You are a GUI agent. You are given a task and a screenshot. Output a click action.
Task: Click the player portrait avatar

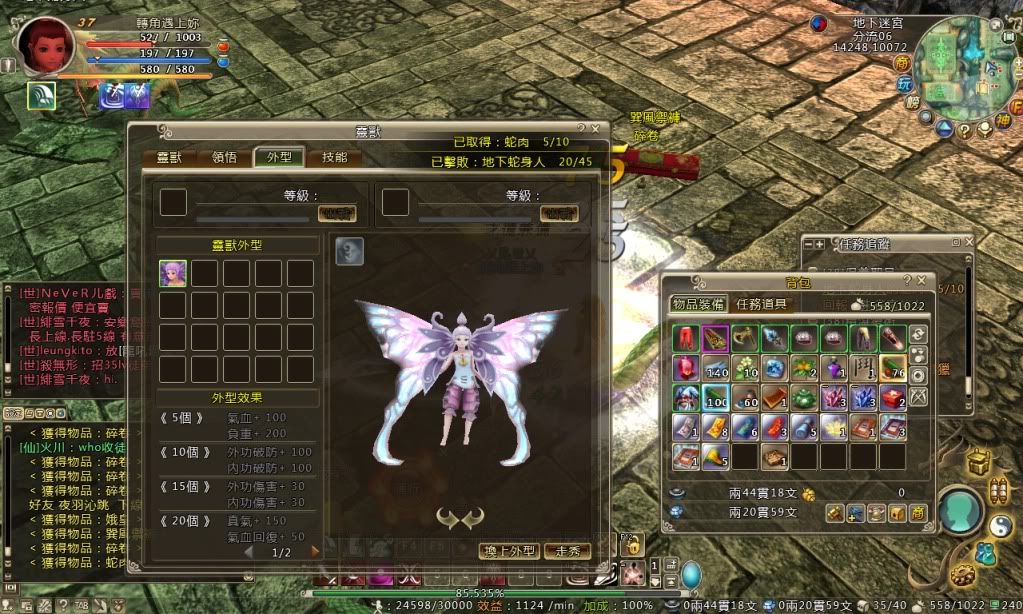[x=44, y=45]
